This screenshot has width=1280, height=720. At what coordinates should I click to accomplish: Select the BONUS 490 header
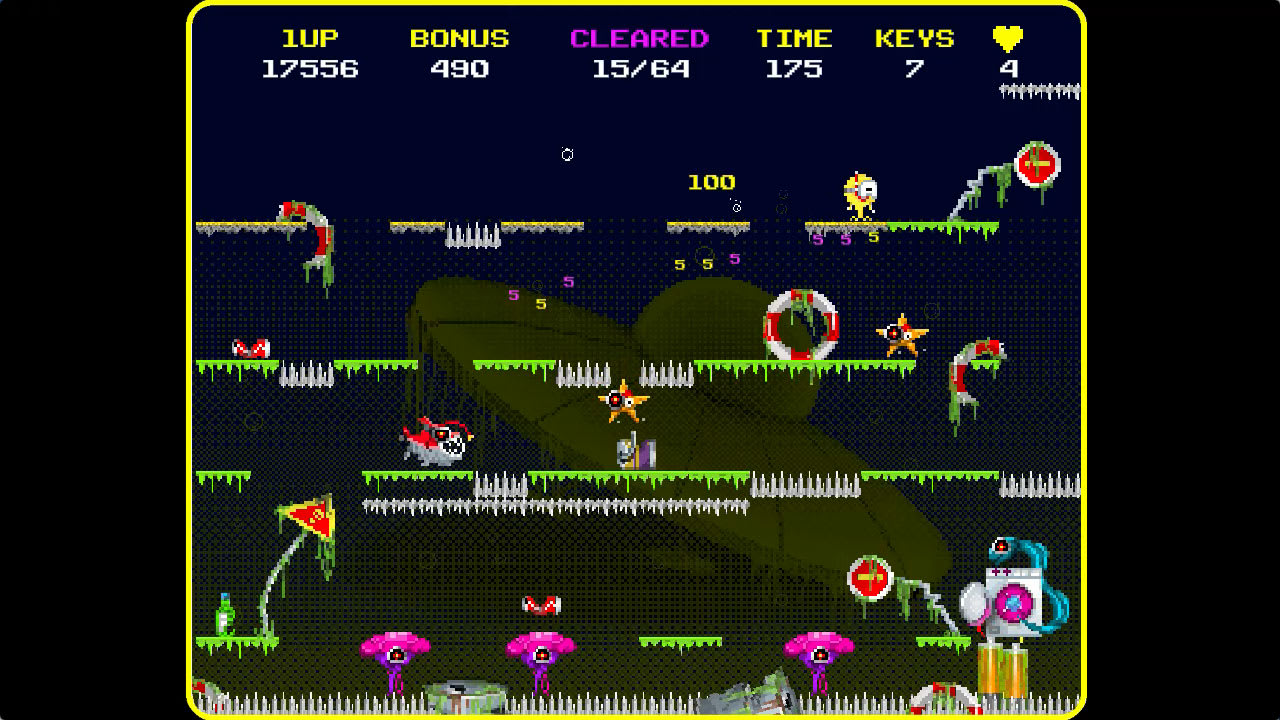pos(458,53)
